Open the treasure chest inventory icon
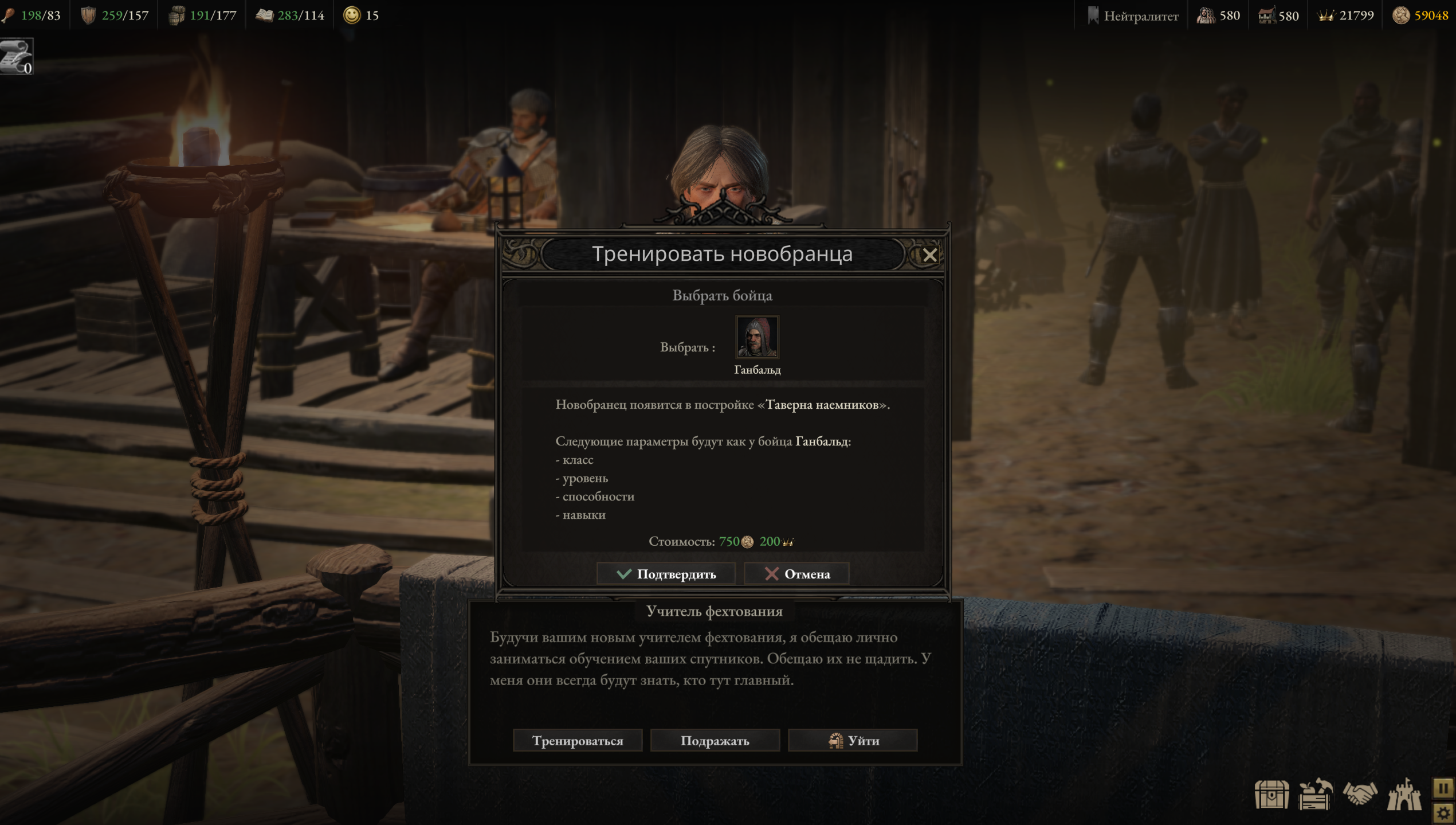 point(1271,795)
